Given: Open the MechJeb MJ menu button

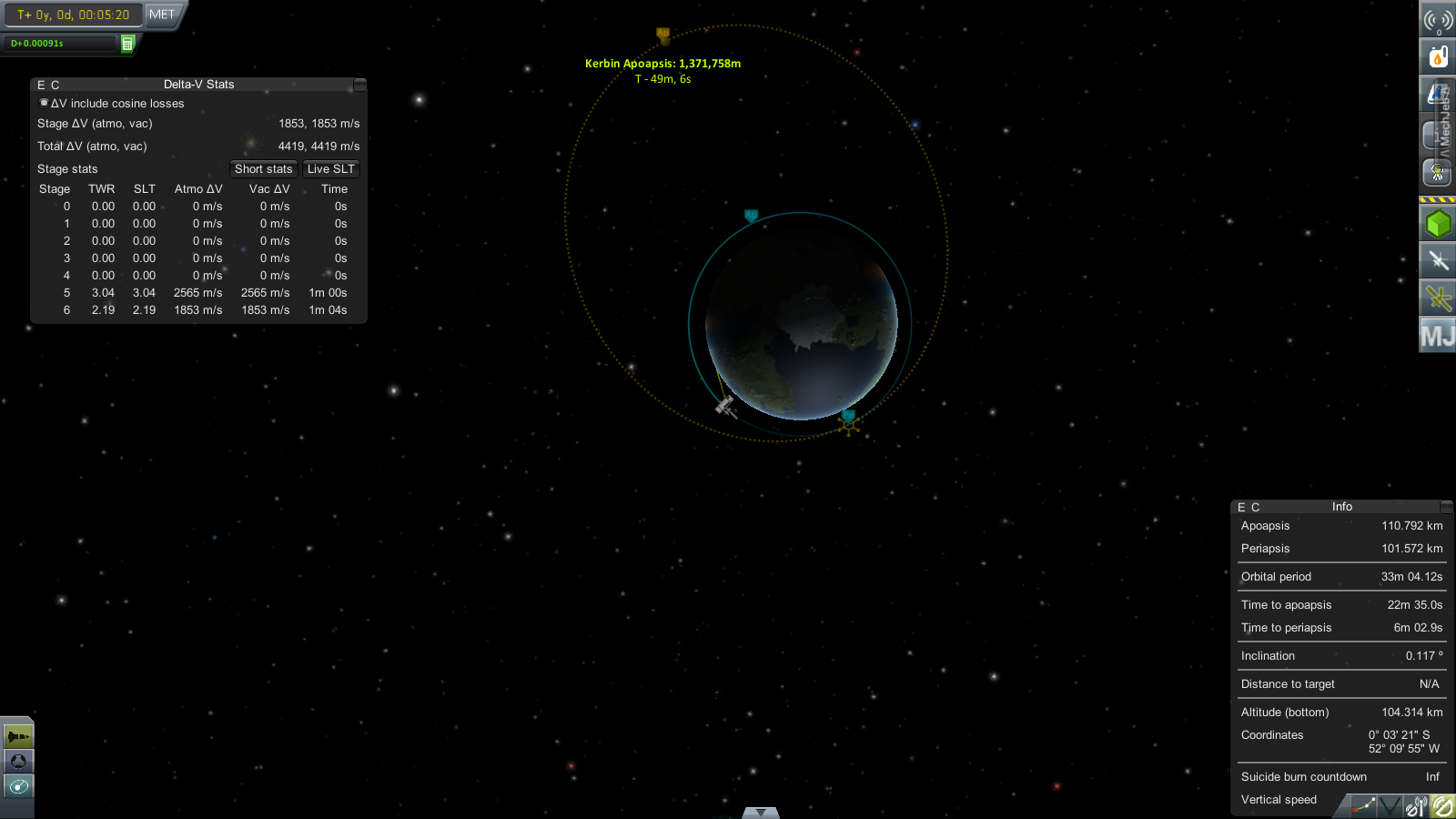Looking at the screenshot, I should [x=1438, y=336].
